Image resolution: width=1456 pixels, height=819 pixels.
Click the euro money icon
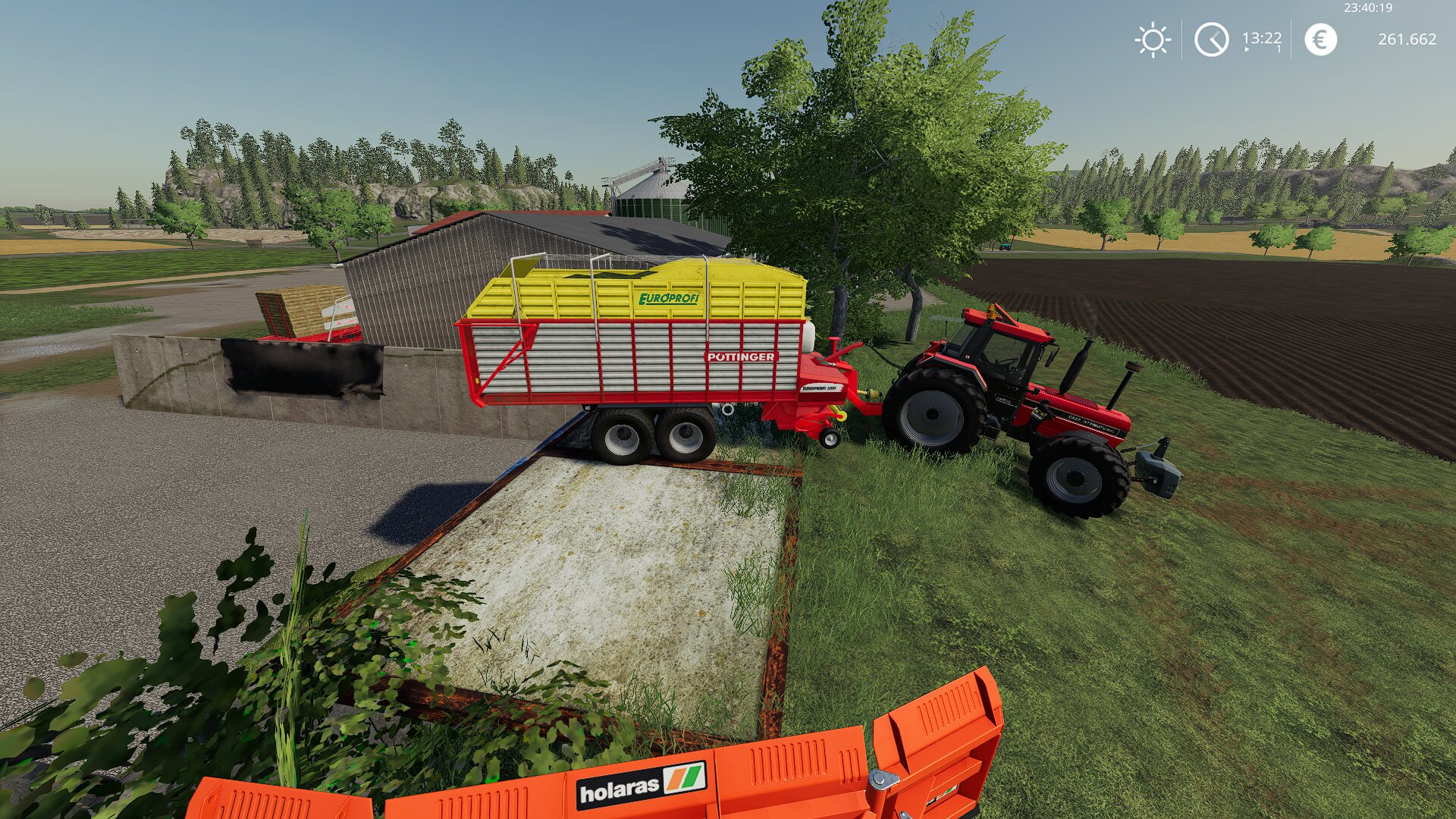pos(1320,39)
